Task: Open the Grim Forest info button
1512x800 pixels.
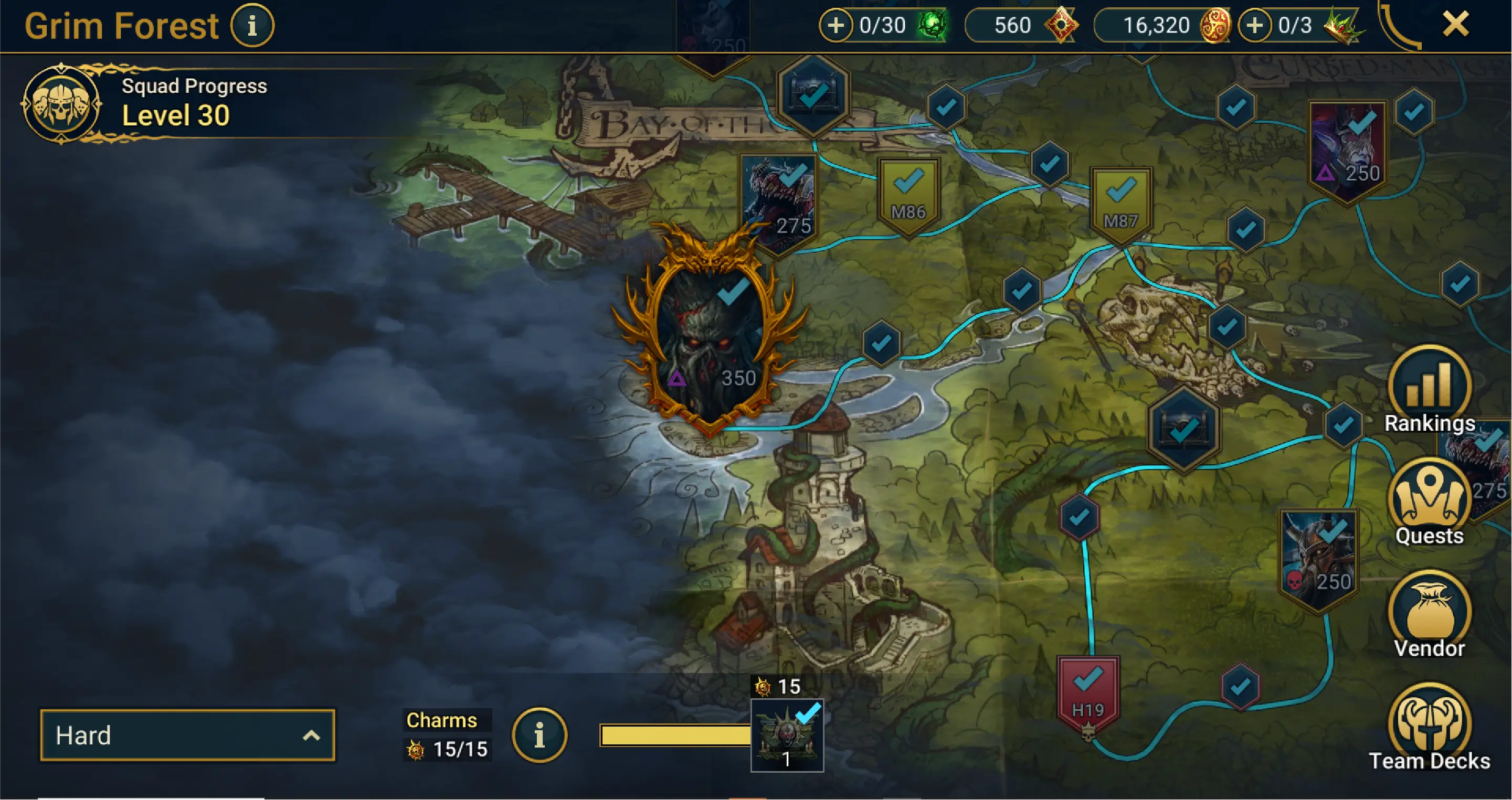Action: (x=252, y=26)
